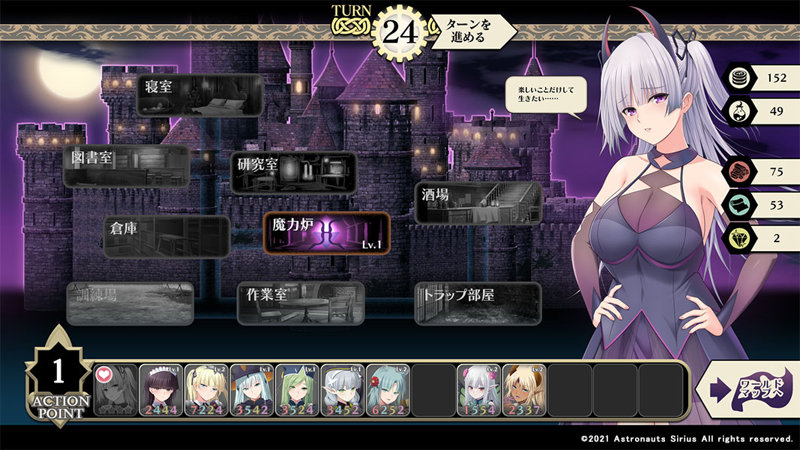The image size is (800, 450).
Task: Select the 研究室 laboratory room
Action: [x=295, y=171]
